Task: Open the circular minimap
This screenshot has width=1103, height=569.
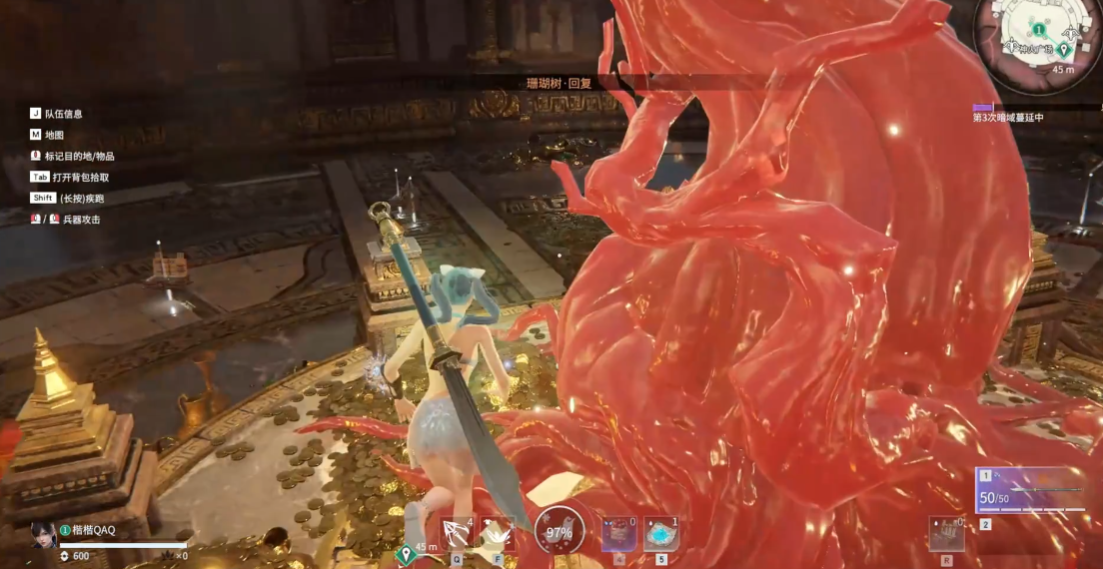Action: pyautogui.click(x=1039, y=44)
